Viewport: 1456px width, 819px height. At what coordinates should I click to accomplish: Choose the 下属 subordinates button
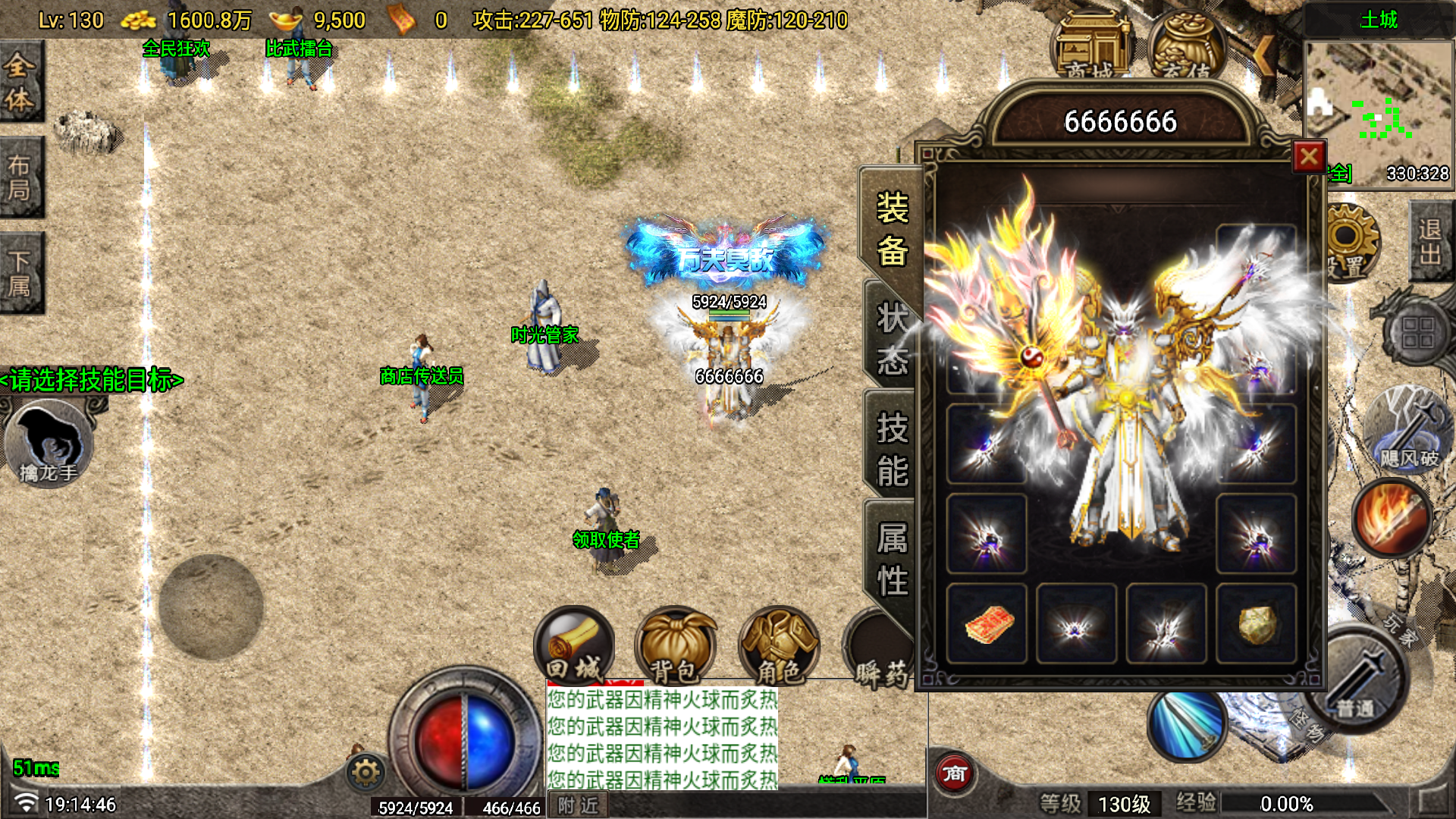click(x=20, y=273)
